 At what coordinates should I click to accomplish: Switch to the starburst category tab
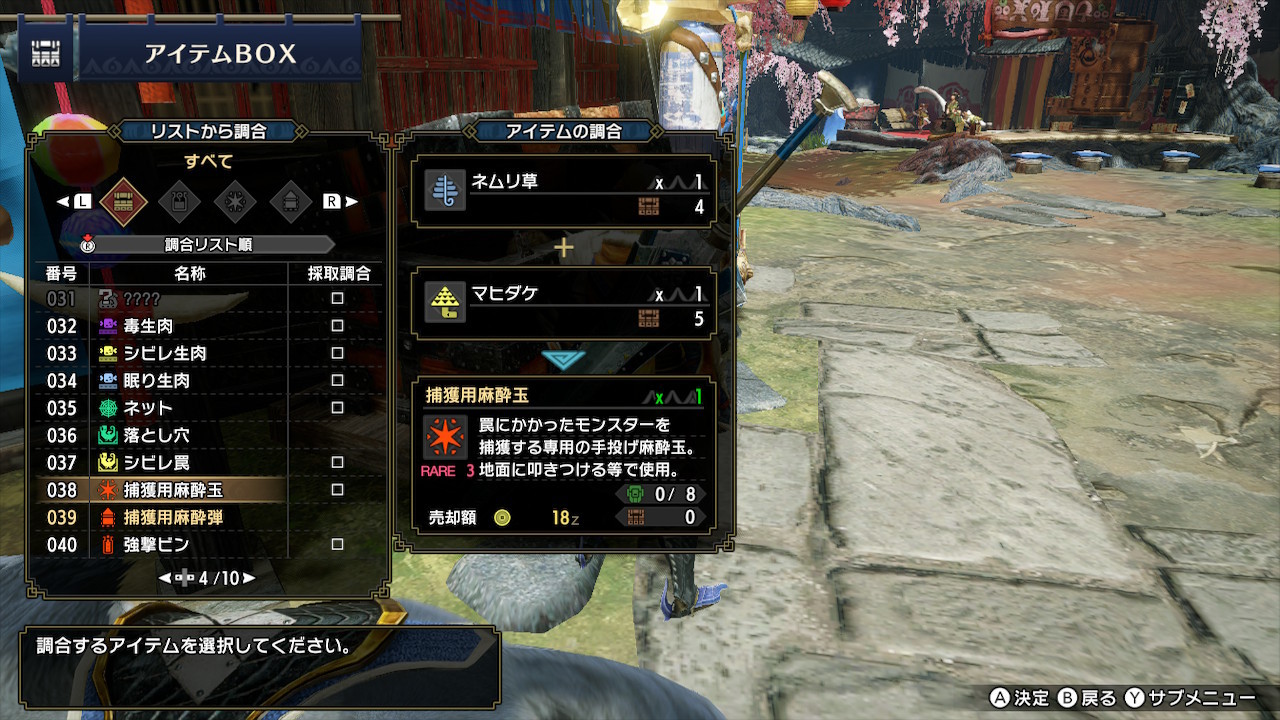tap(235, 201)
